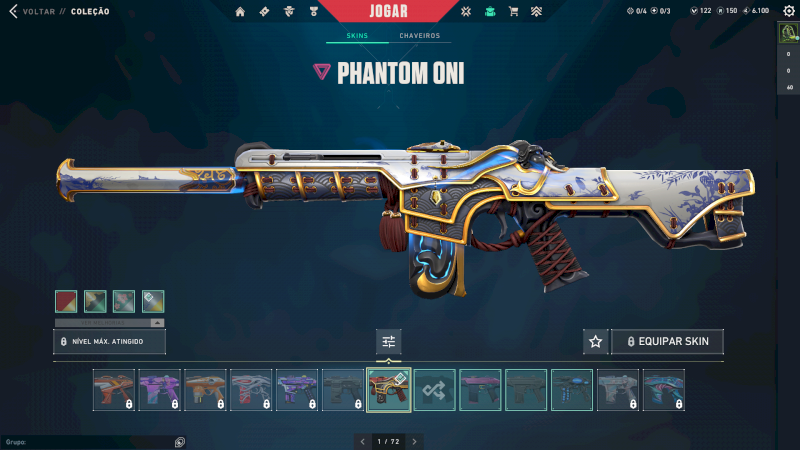Select the purple Phantom skin thumbnail right of shuffle
This screenshot has height=450, width=800.
(481, 390)
